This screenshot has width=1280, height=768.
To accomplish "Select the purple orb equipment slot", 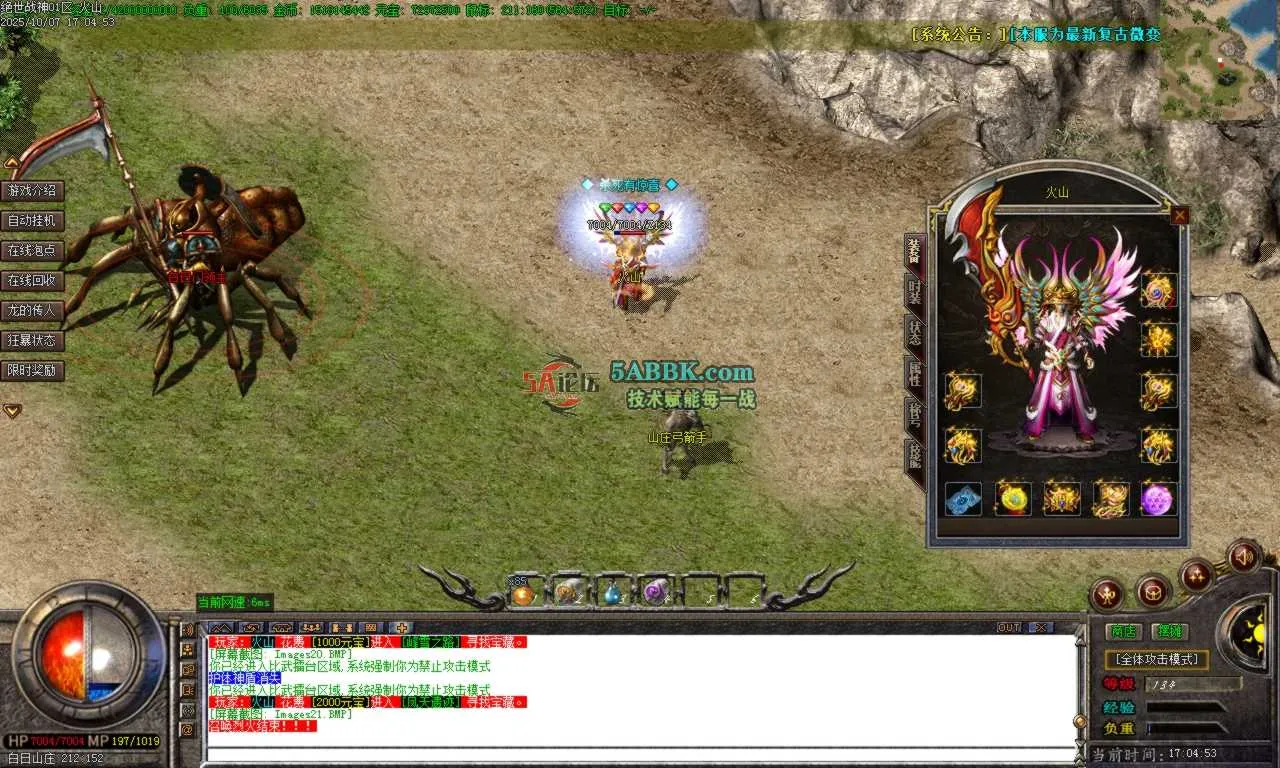I will coord(1158,498).
